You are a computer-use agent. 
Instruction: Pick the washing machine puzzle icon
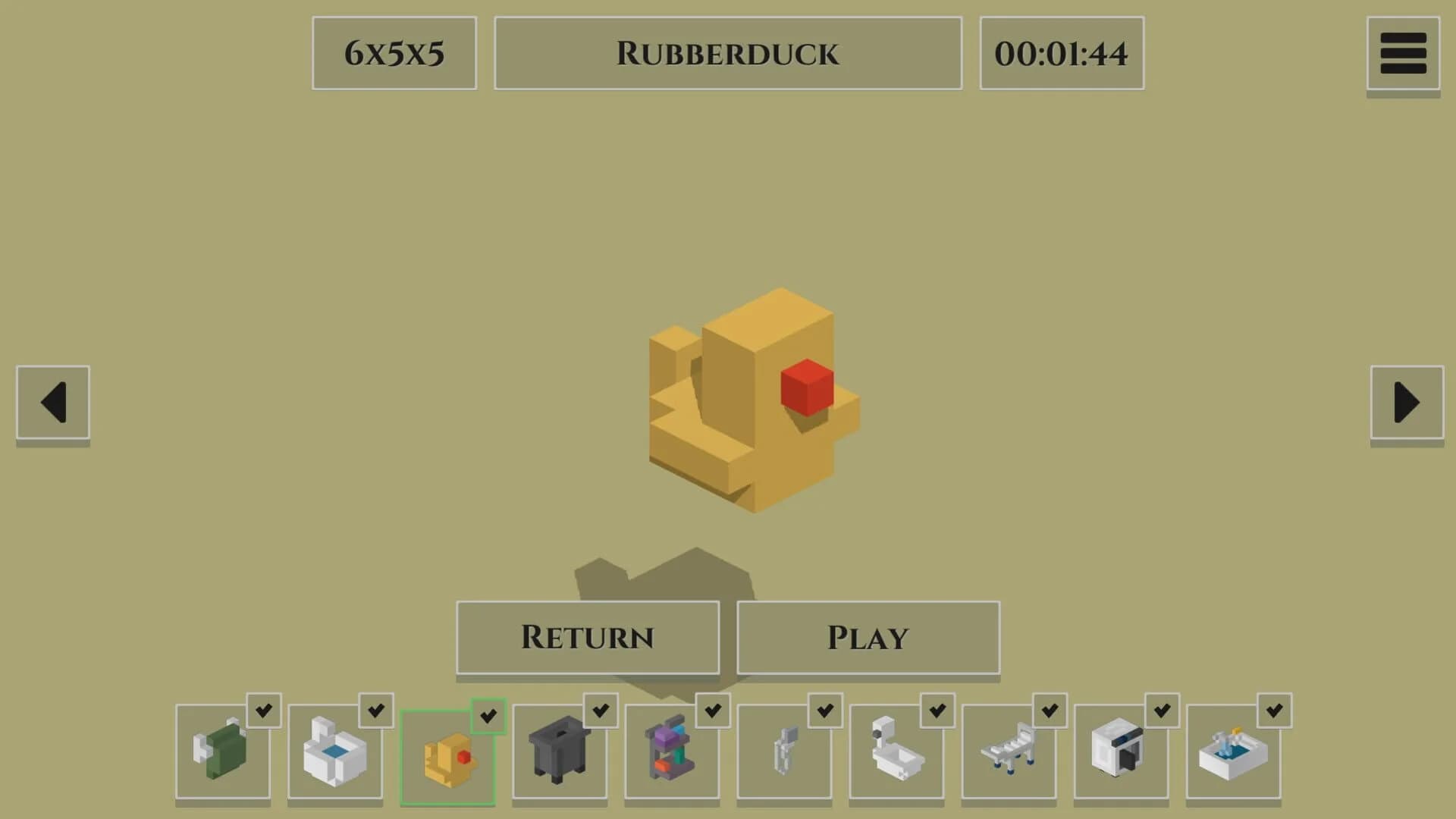click(x=1122, y=758)
